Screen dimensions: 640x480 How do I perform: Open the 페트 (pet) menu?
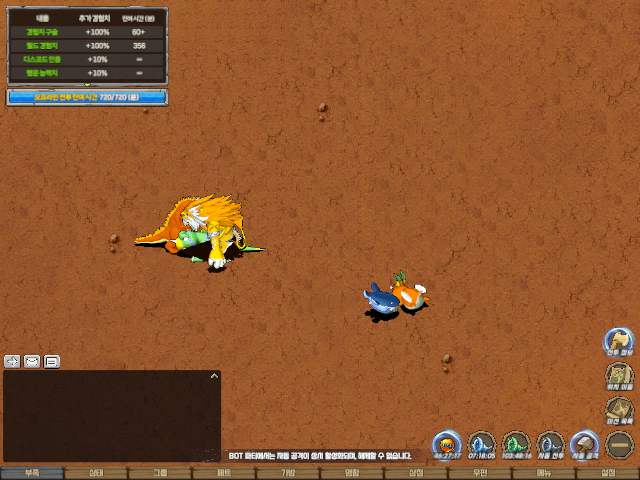[224, 473]
